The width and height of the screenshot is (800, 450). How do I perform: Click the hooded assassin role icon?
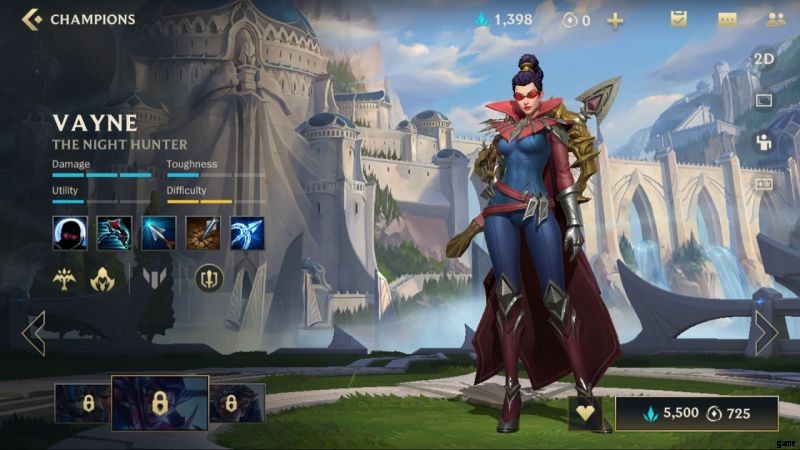click(102, 279)
